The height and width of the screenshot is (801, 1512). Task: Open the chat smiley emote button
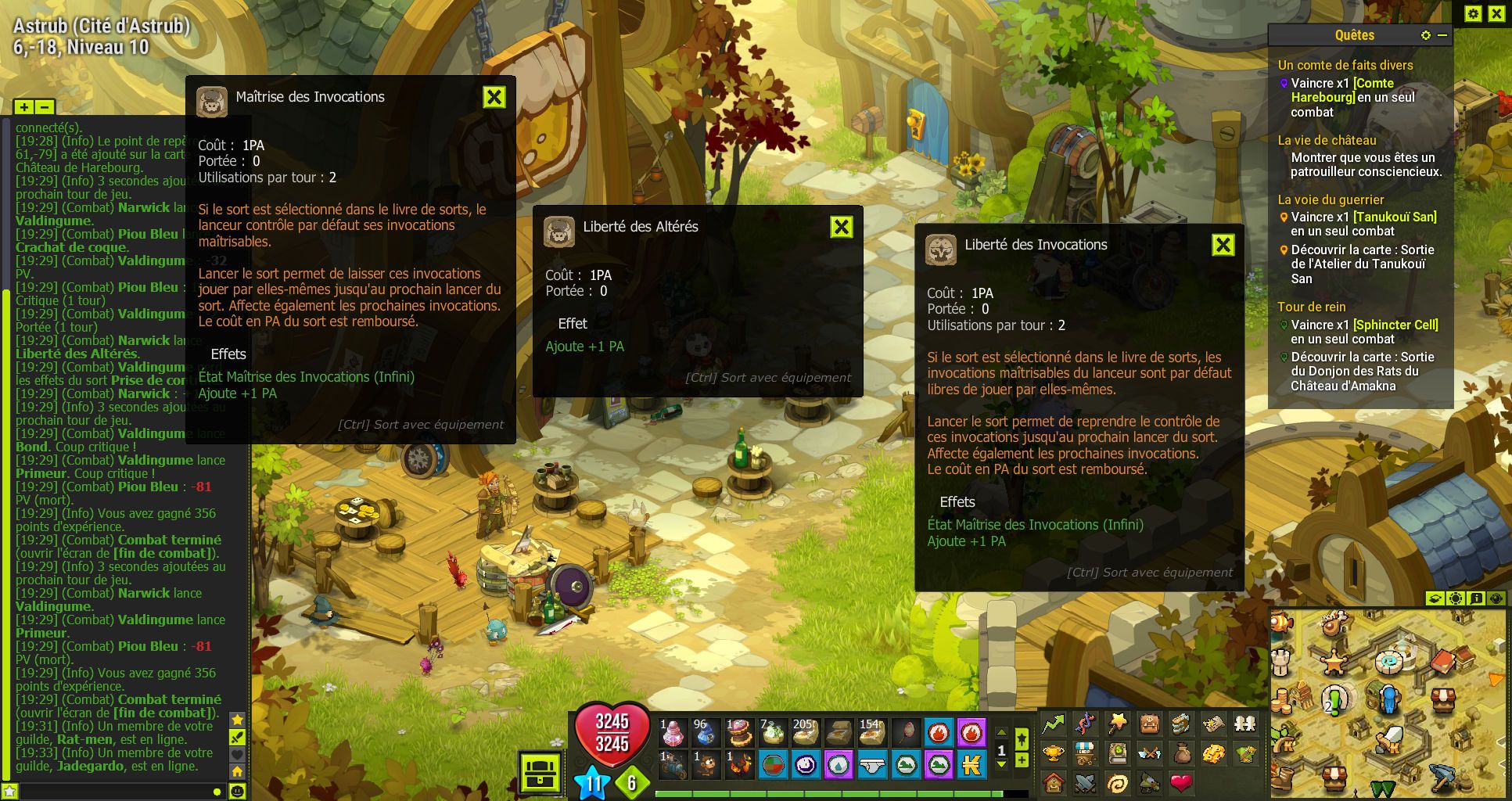[237, 792]
